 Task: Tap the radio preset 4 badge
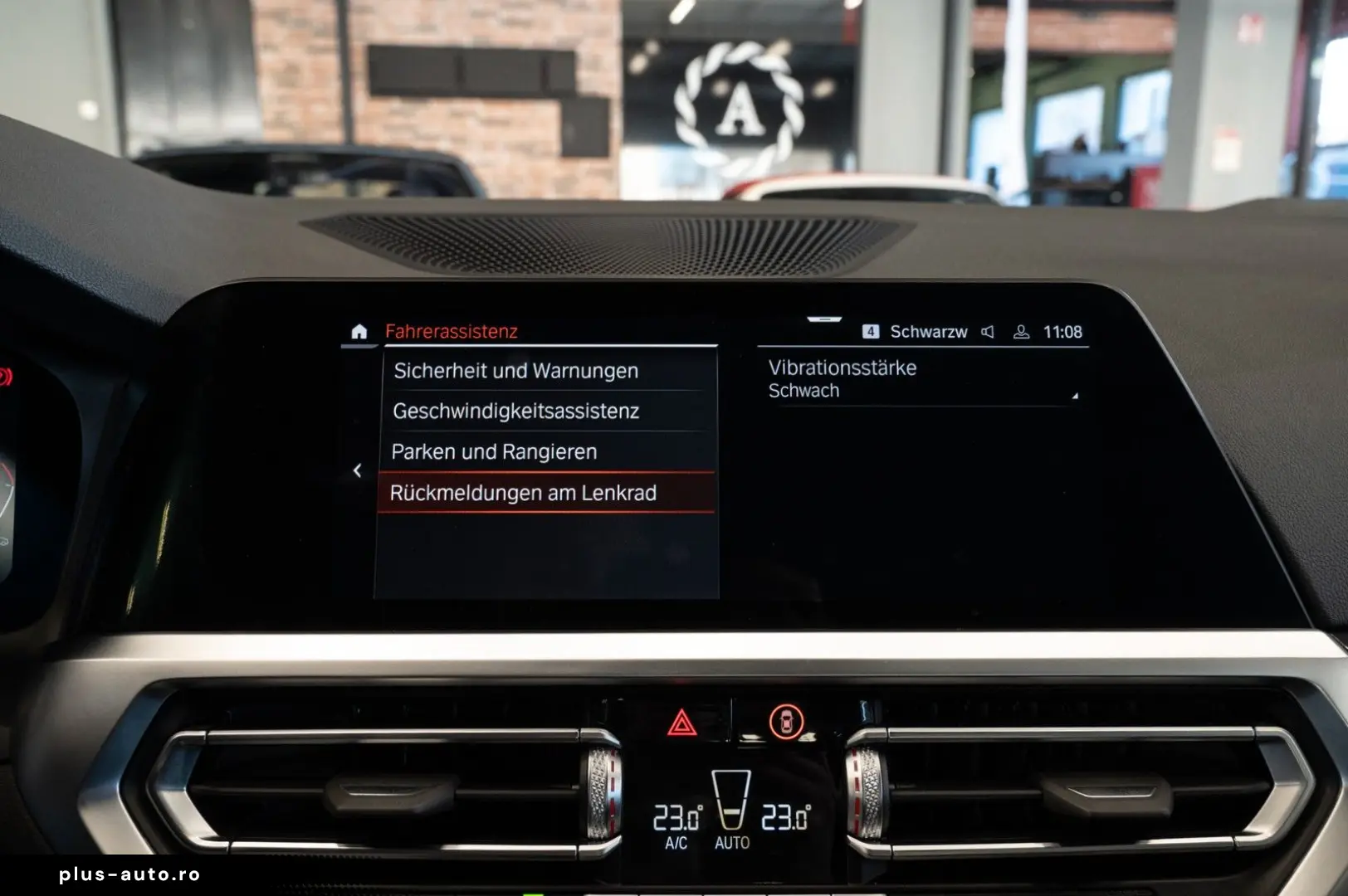click(872, 332)
